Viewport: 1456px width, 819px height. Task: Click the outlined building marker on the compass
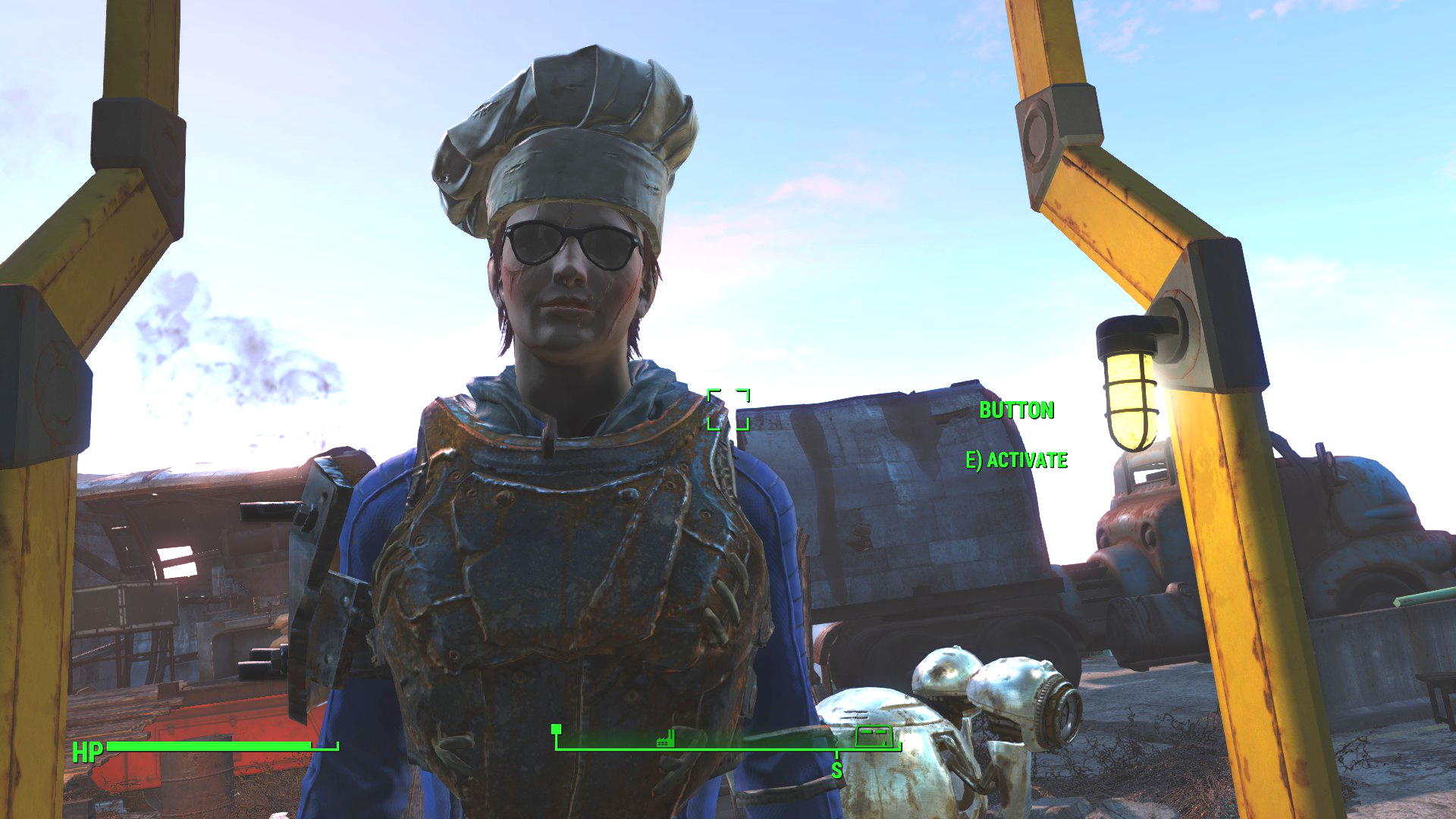point(873,736)
